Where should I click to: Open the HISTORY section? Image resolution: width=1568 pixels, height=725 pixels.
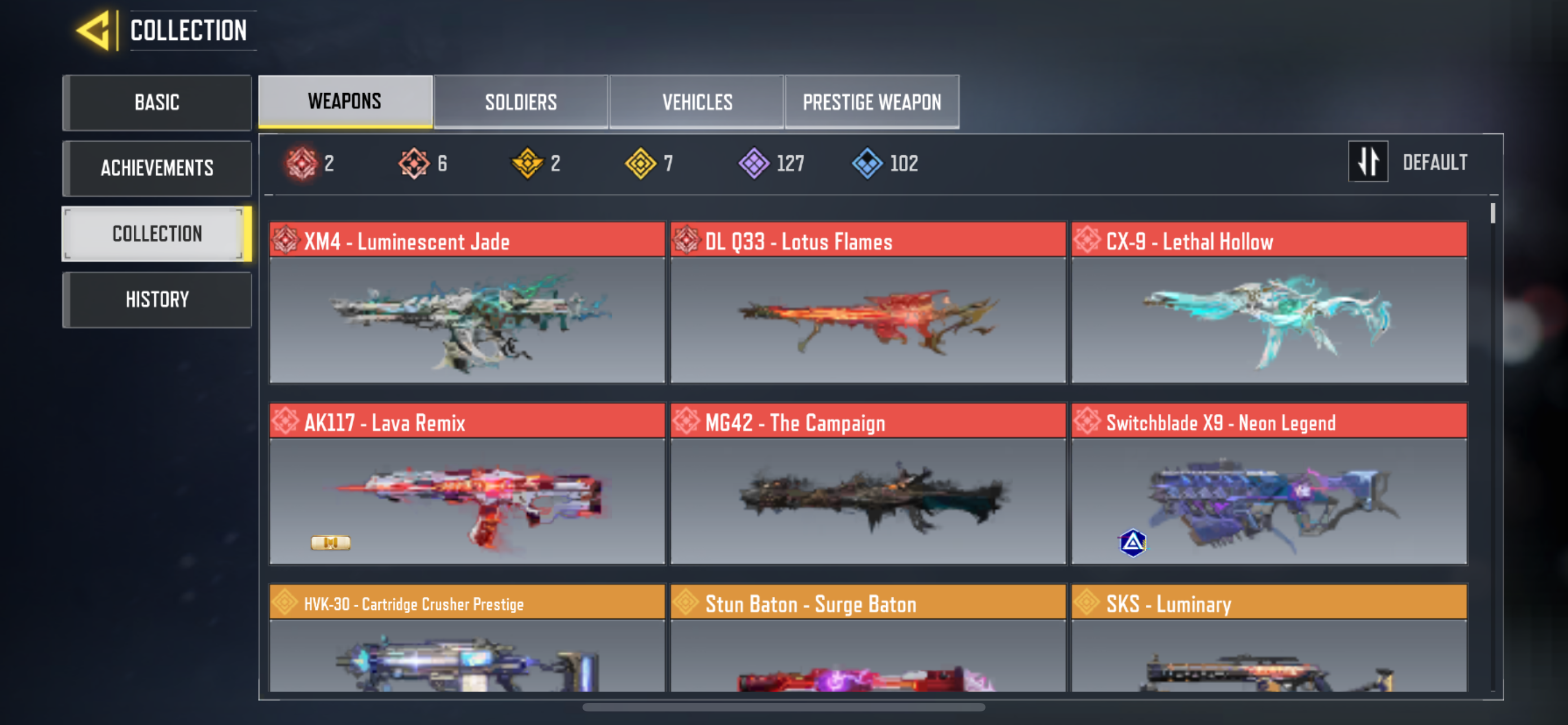[x=156, y=299]
